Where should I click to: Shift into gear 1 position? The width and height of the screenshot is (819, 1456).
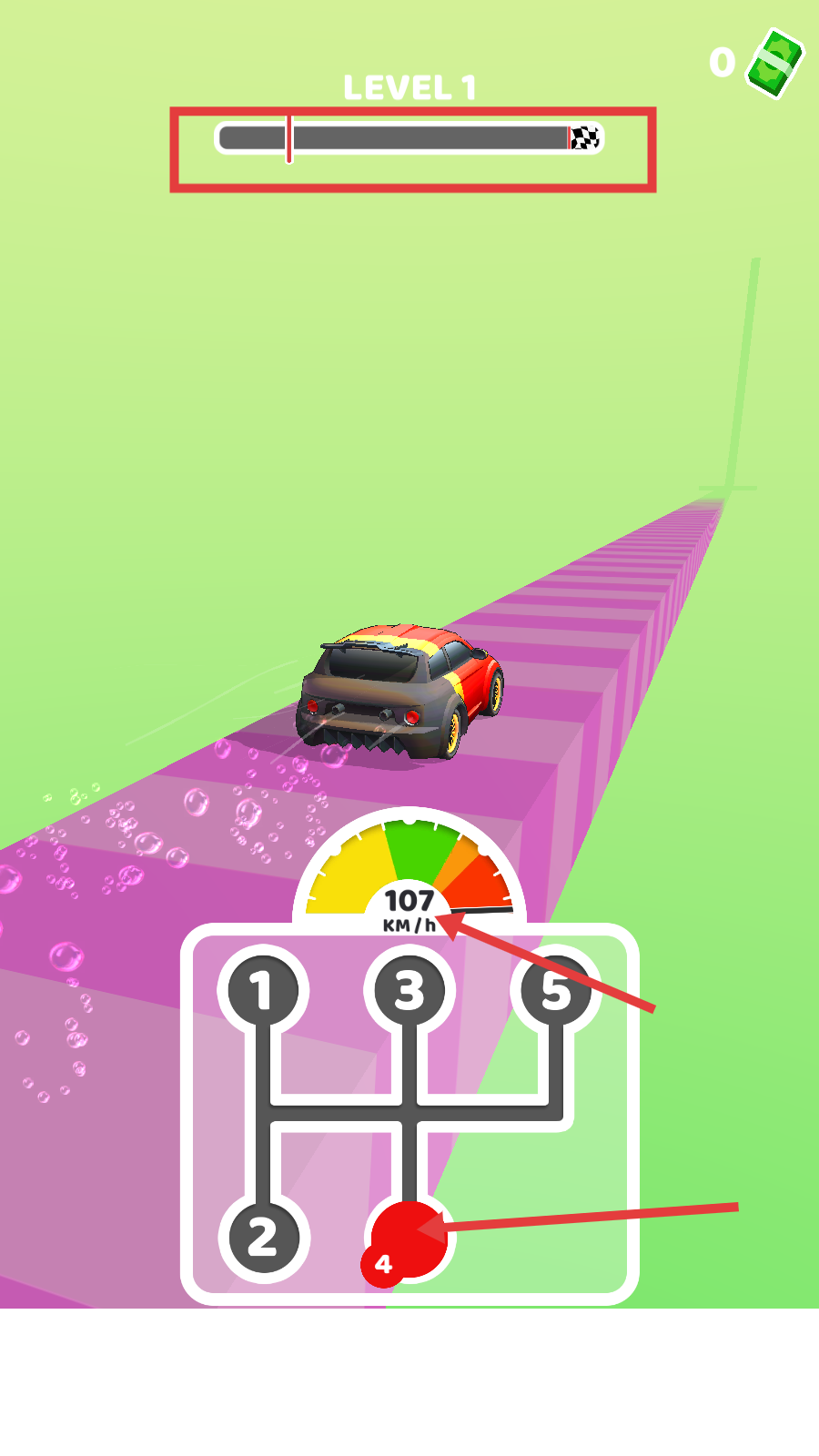(262, 990)
